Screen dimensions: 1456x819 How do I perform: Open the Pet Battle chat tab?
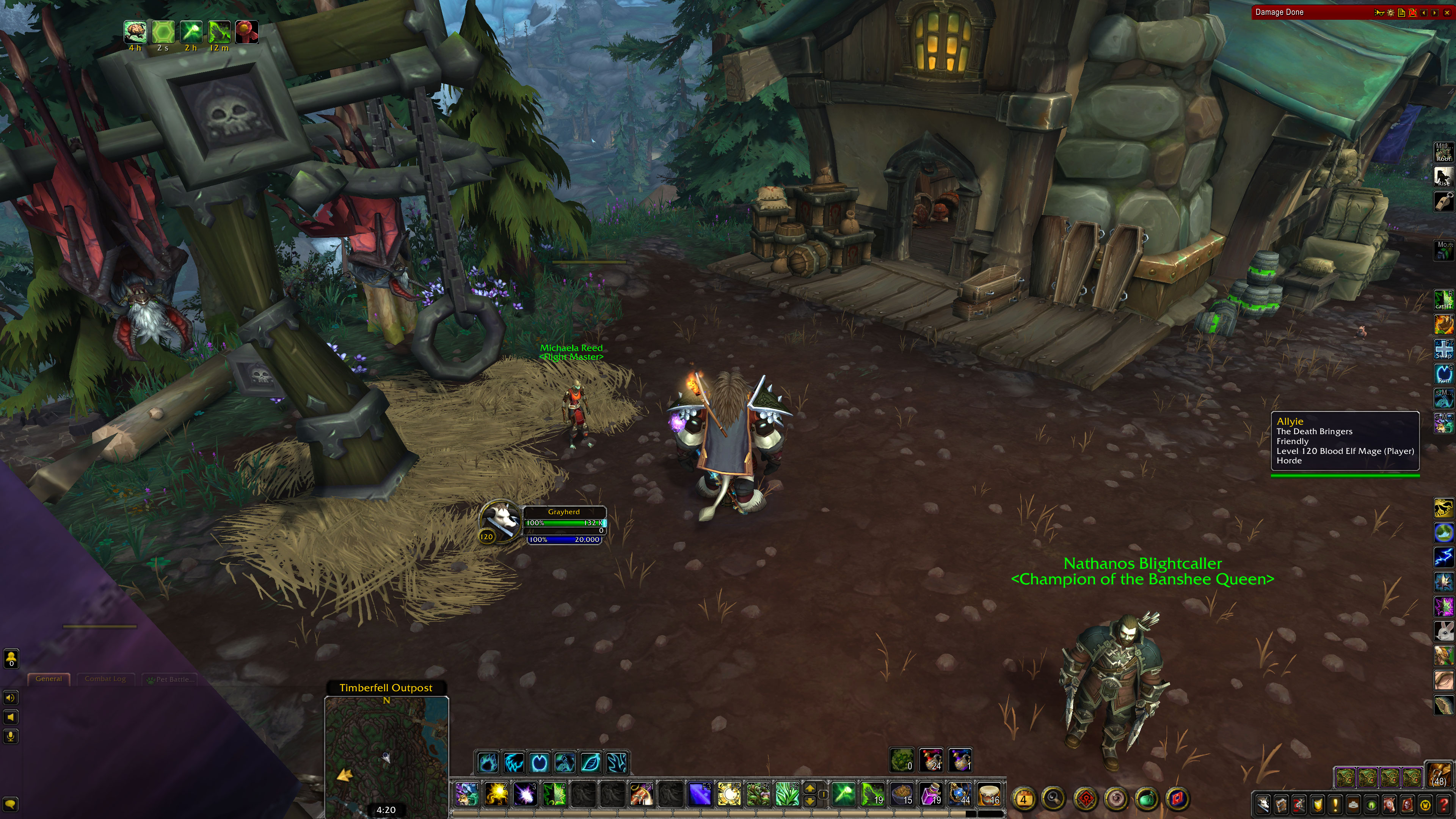[171, 679]
